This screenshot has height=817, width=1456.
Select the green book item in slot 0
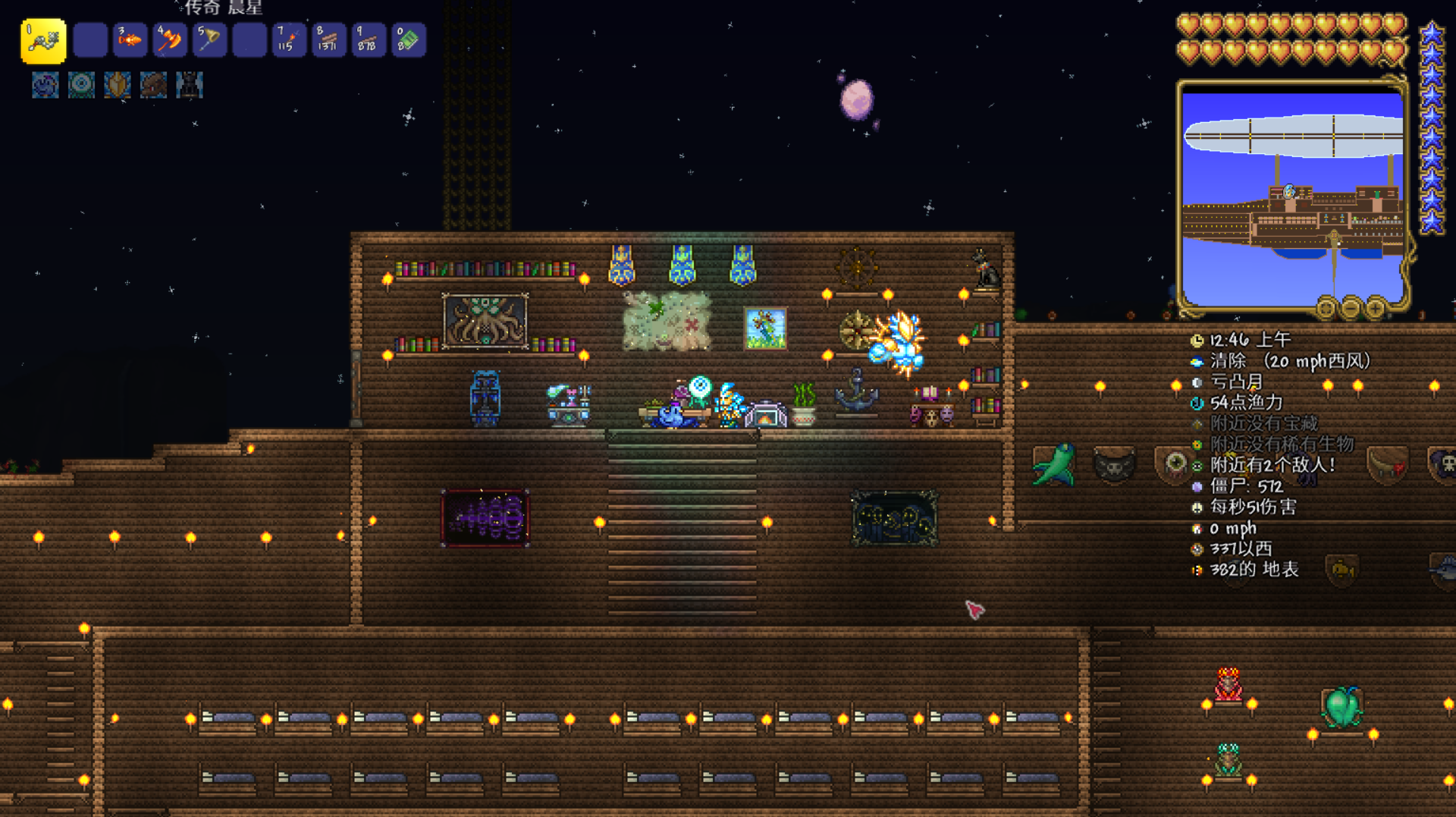408,40
